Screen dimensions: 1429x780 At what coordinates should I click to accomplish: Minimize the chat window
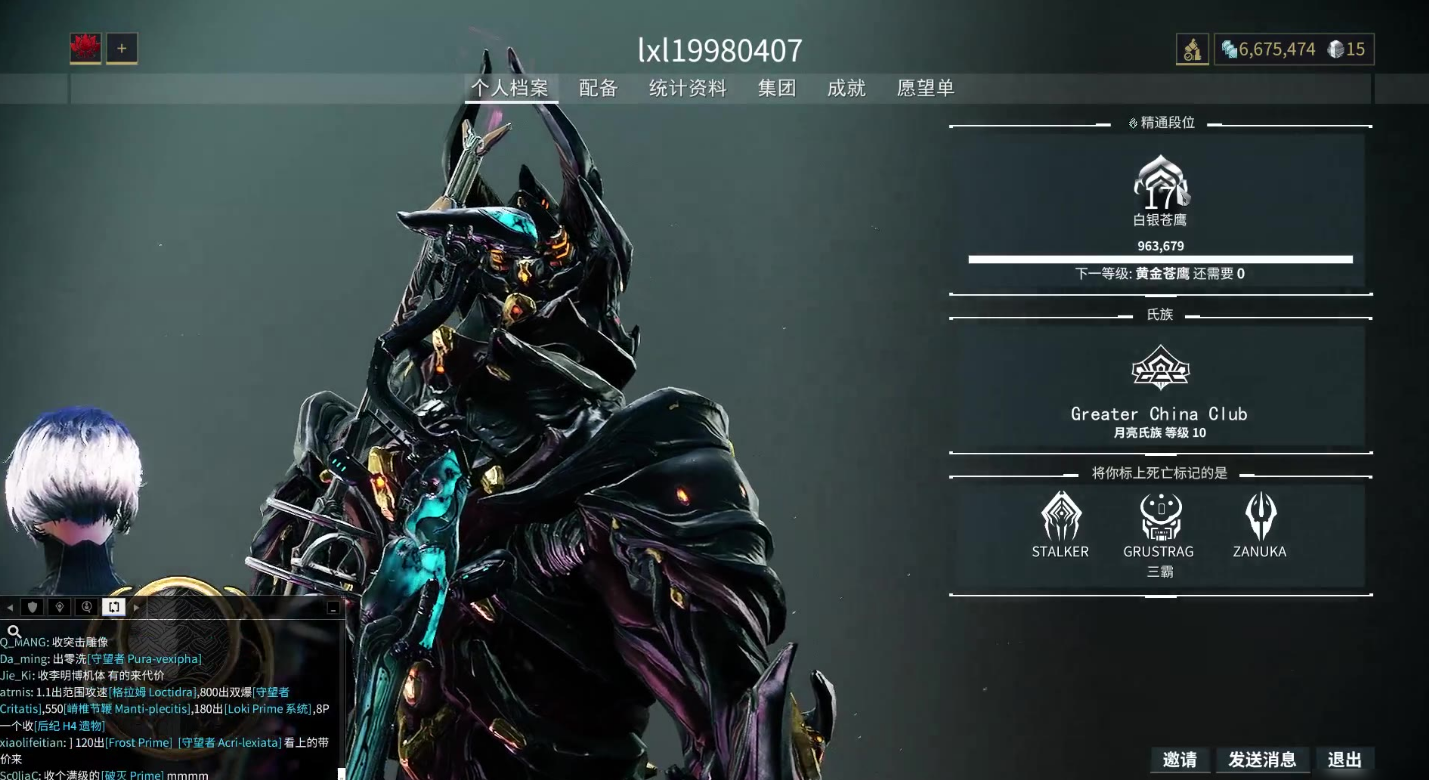click(x=333, y=607)
